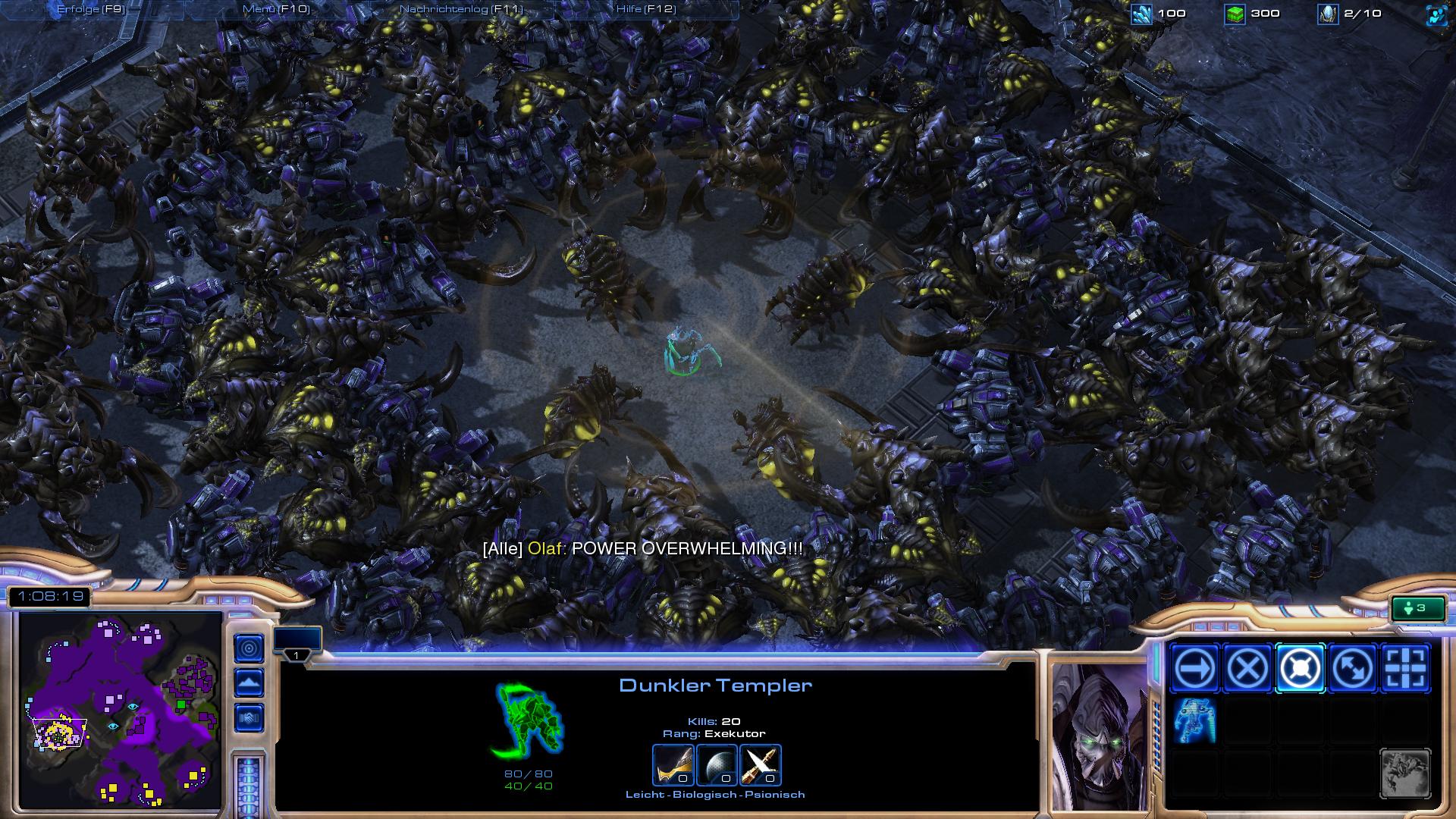The image size is (1456, 819).
Task: Issue the Stop command with X icon
Action: pyautogui.click(x=1247, y=669)
